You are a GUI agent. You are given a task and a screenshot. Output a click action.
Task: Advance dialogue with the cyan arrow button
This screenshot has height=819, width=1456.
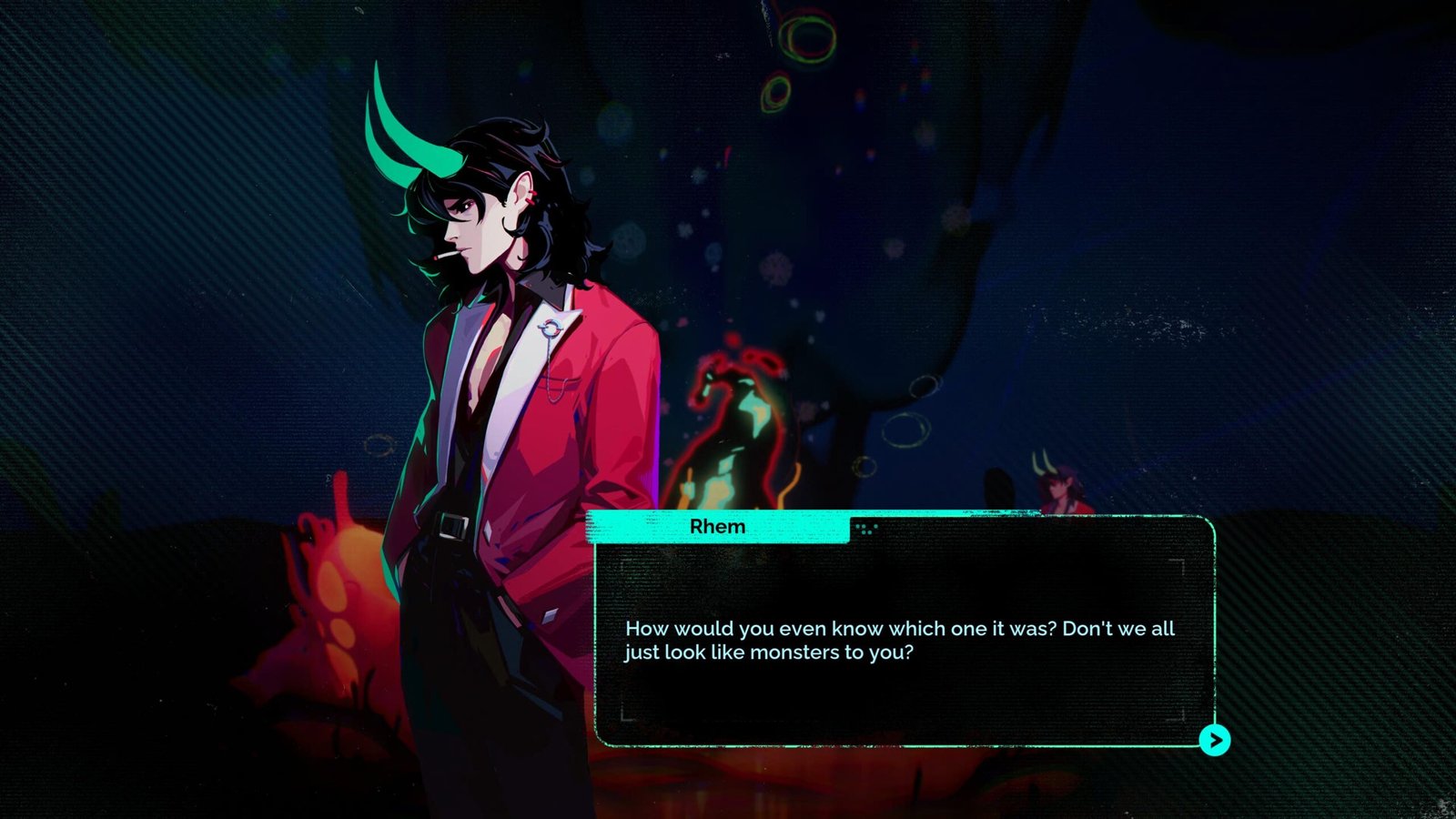[x=1215, y=741]
